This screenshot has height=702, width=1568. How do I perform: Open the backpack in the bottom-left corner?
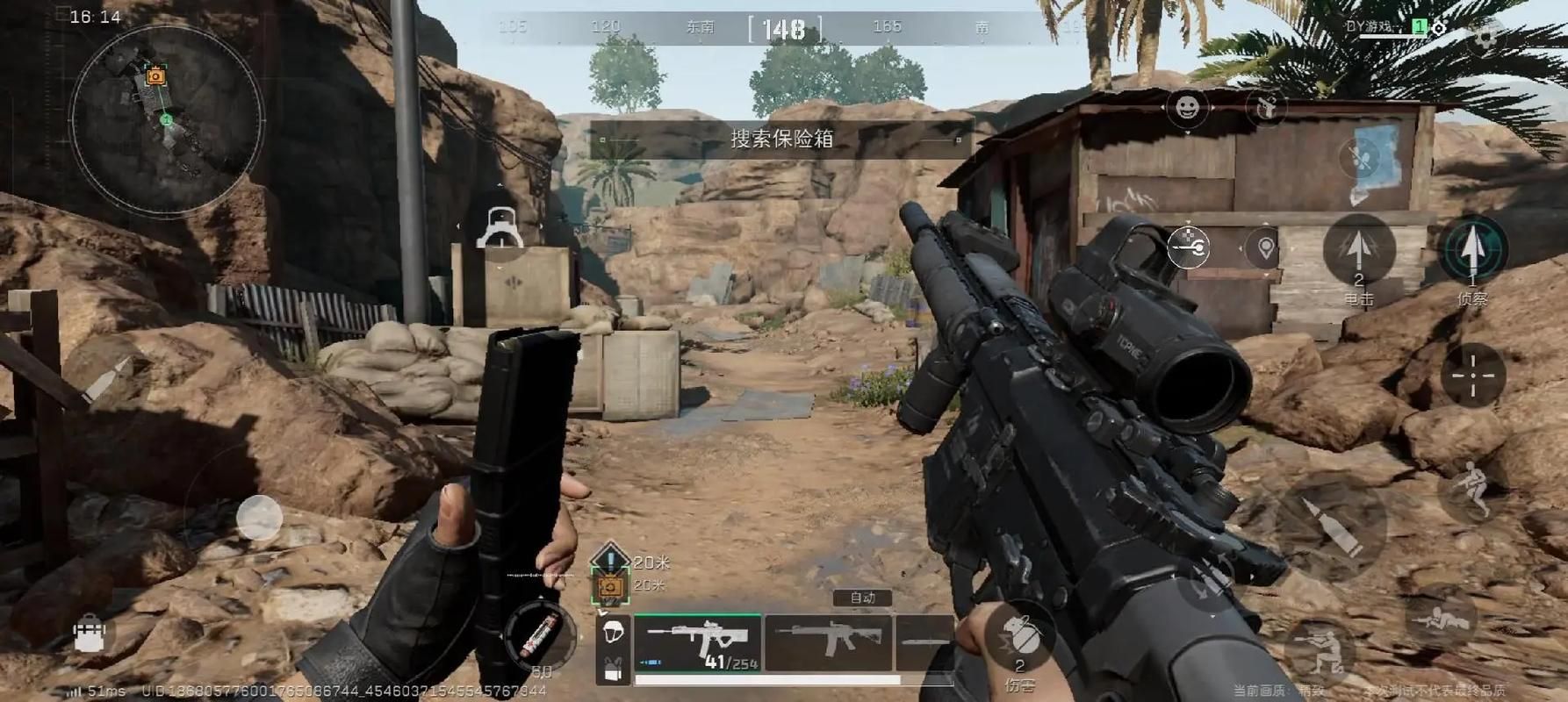90,634
